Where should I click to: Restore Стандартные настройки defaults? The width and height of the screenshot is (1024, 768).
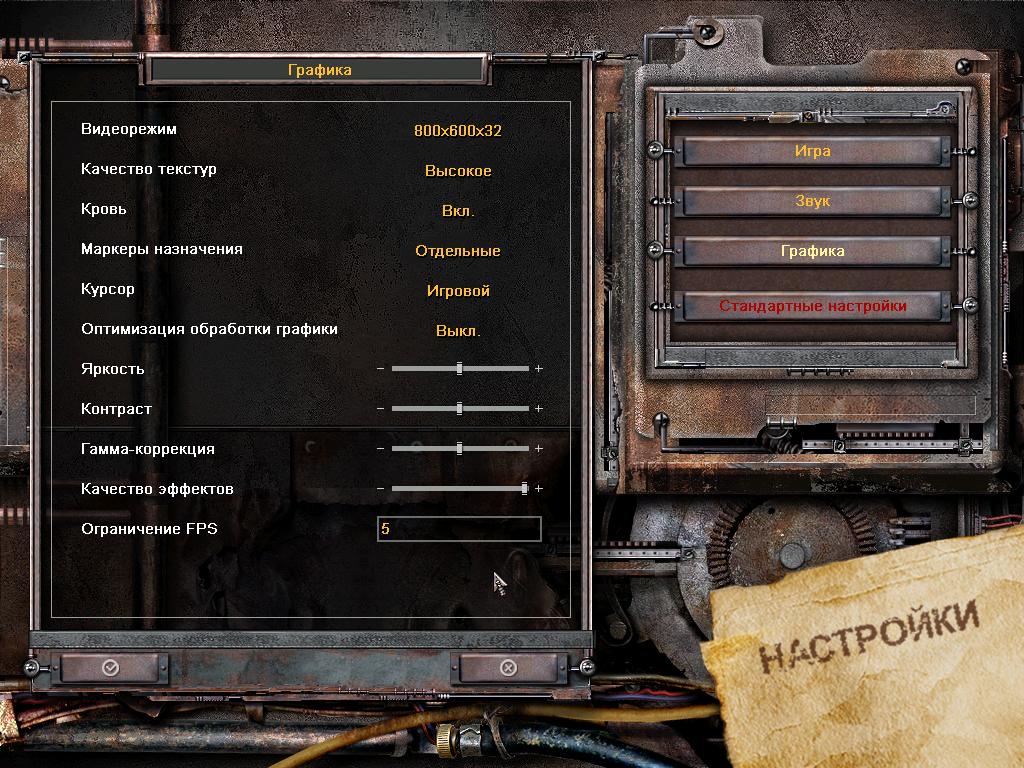[812, 306]
